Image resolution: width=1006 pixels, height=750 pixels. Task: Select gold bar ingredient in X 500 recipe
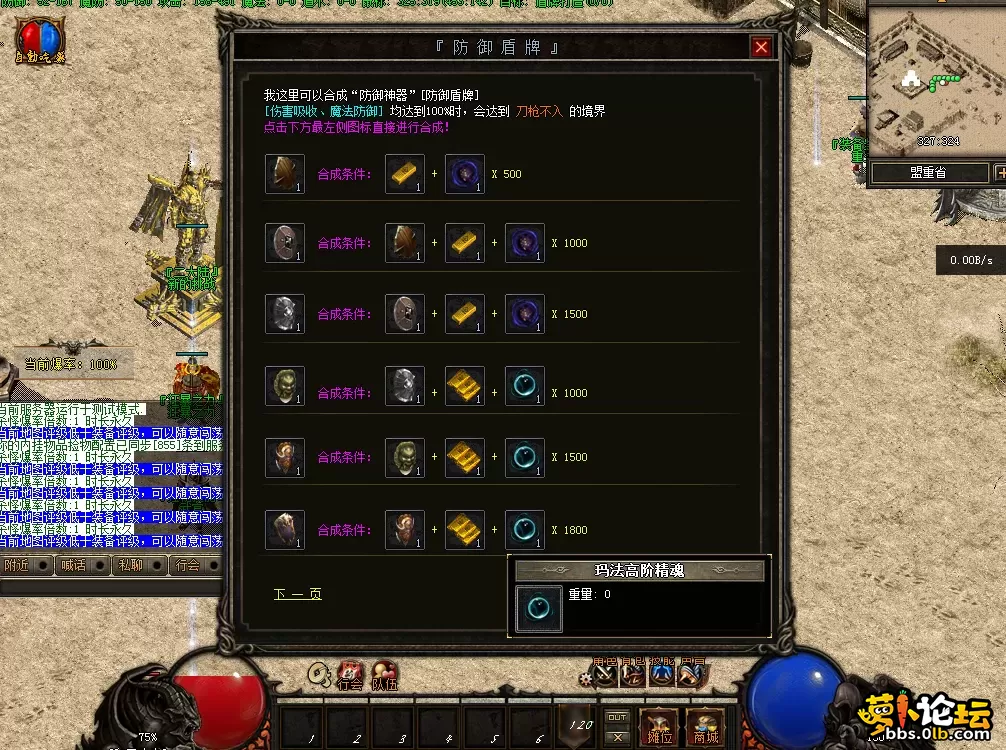pos(405,174)
